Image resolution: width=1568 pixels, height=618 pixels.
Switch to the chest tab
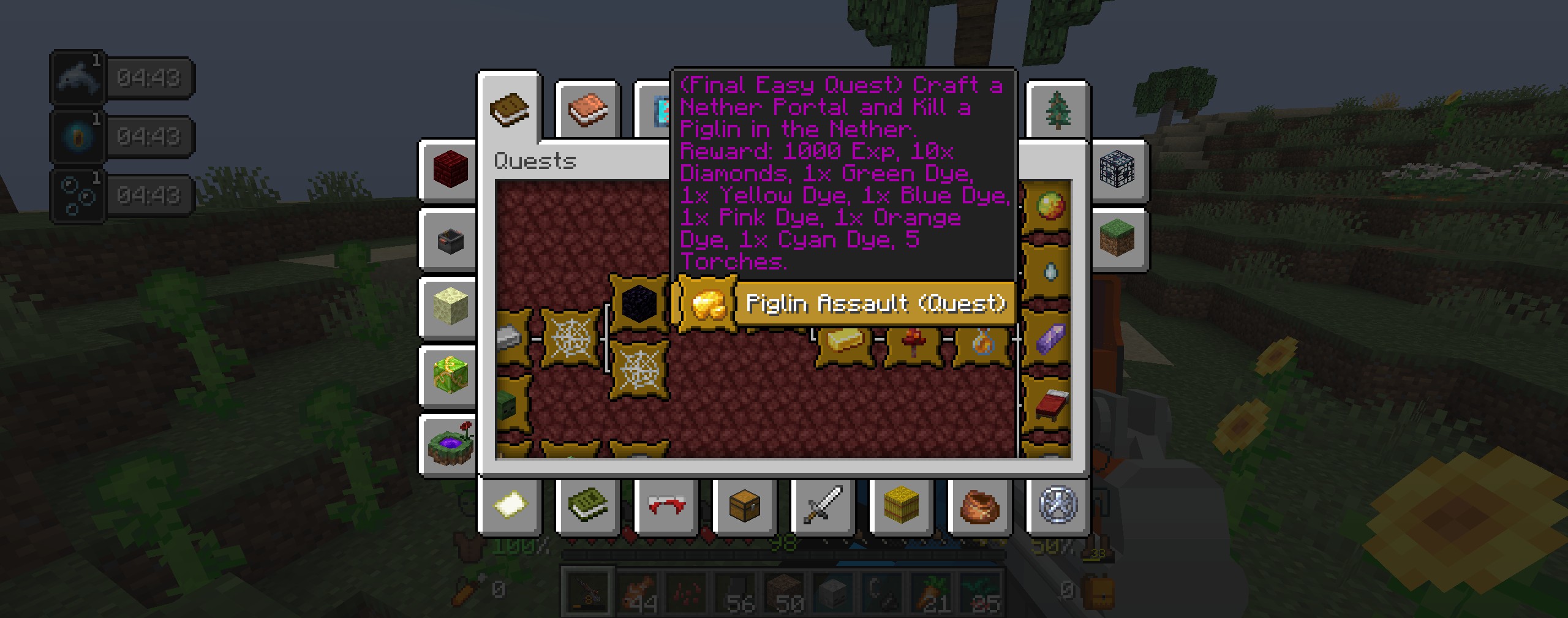point(744,506)
